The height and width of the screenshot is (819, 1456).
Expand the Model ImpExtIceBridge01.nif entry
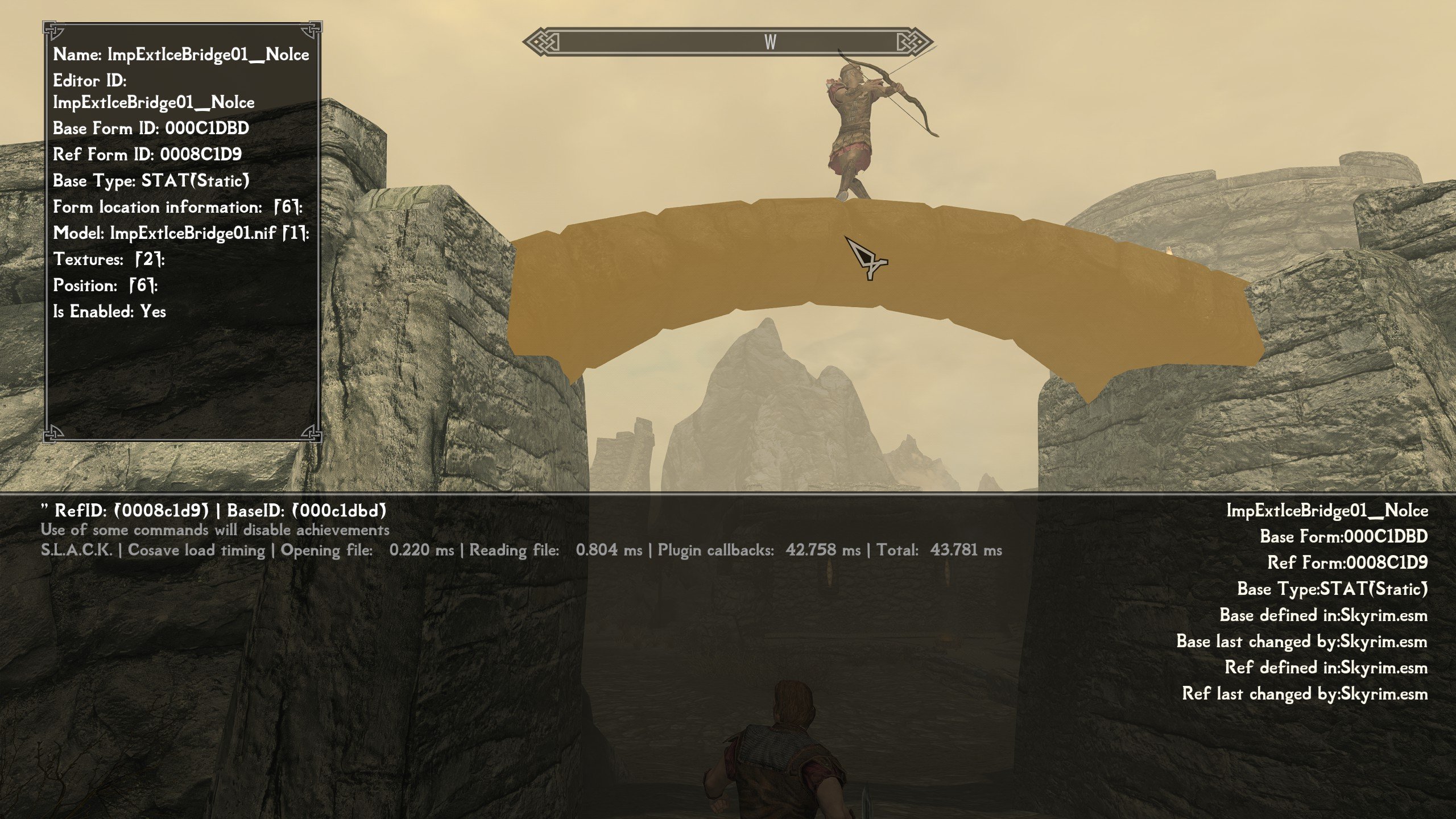[x=181, y=233]
